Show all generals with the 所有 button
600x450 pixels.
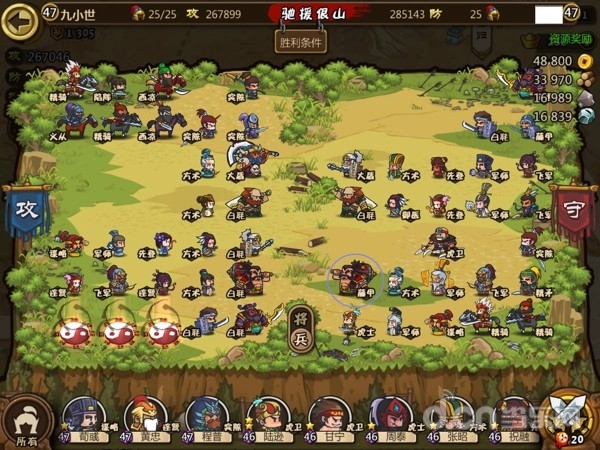(26, 420)
